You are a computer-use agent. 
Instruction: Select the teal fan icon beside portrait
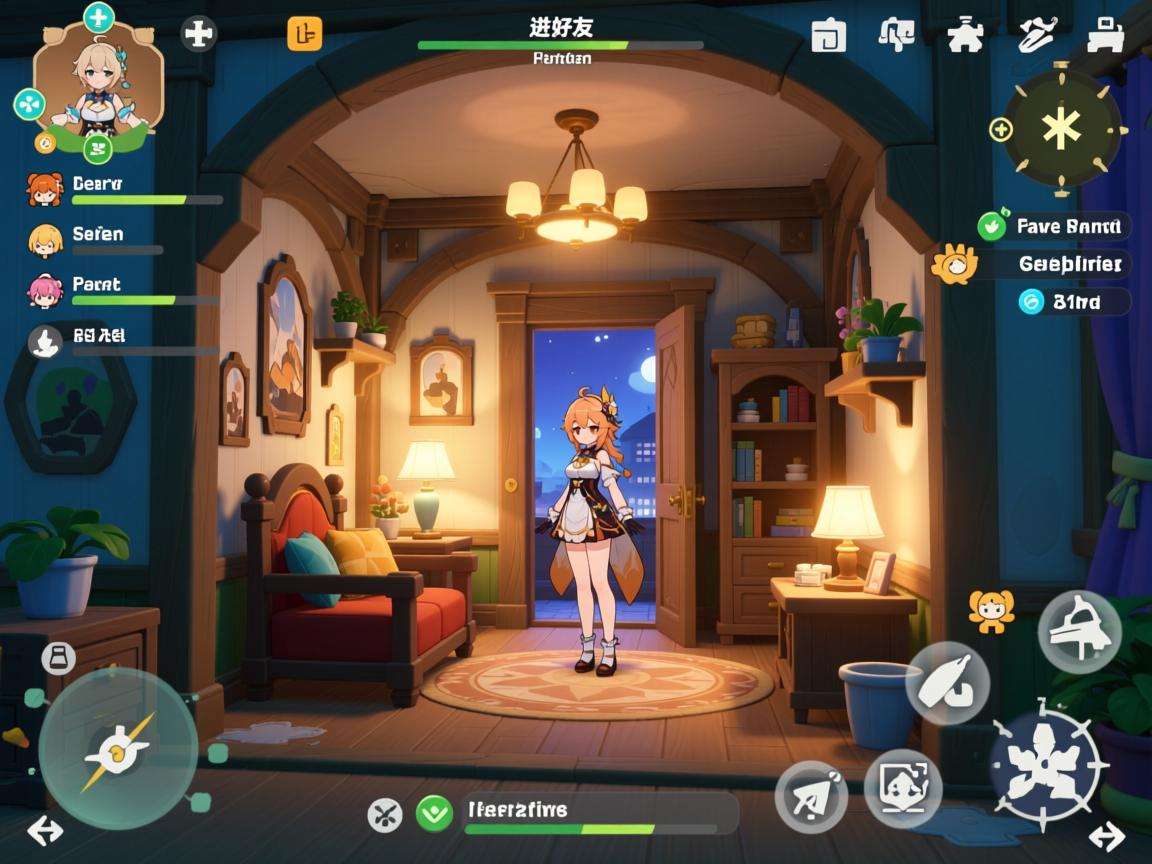pyautogui.click(x=29, y=103)
